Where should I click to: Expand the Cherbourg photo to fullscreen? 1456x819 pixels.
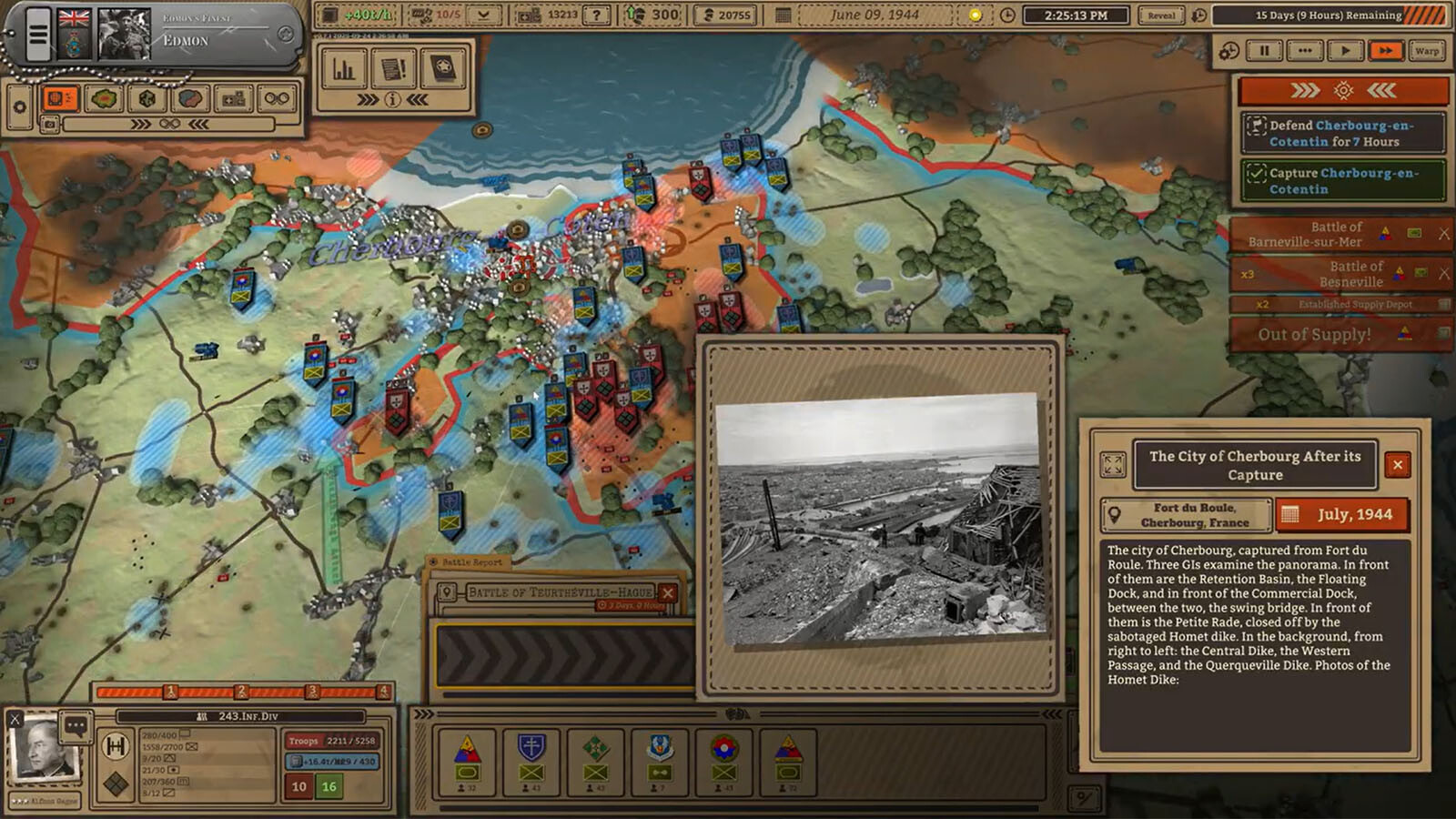tap(1112, 465)
